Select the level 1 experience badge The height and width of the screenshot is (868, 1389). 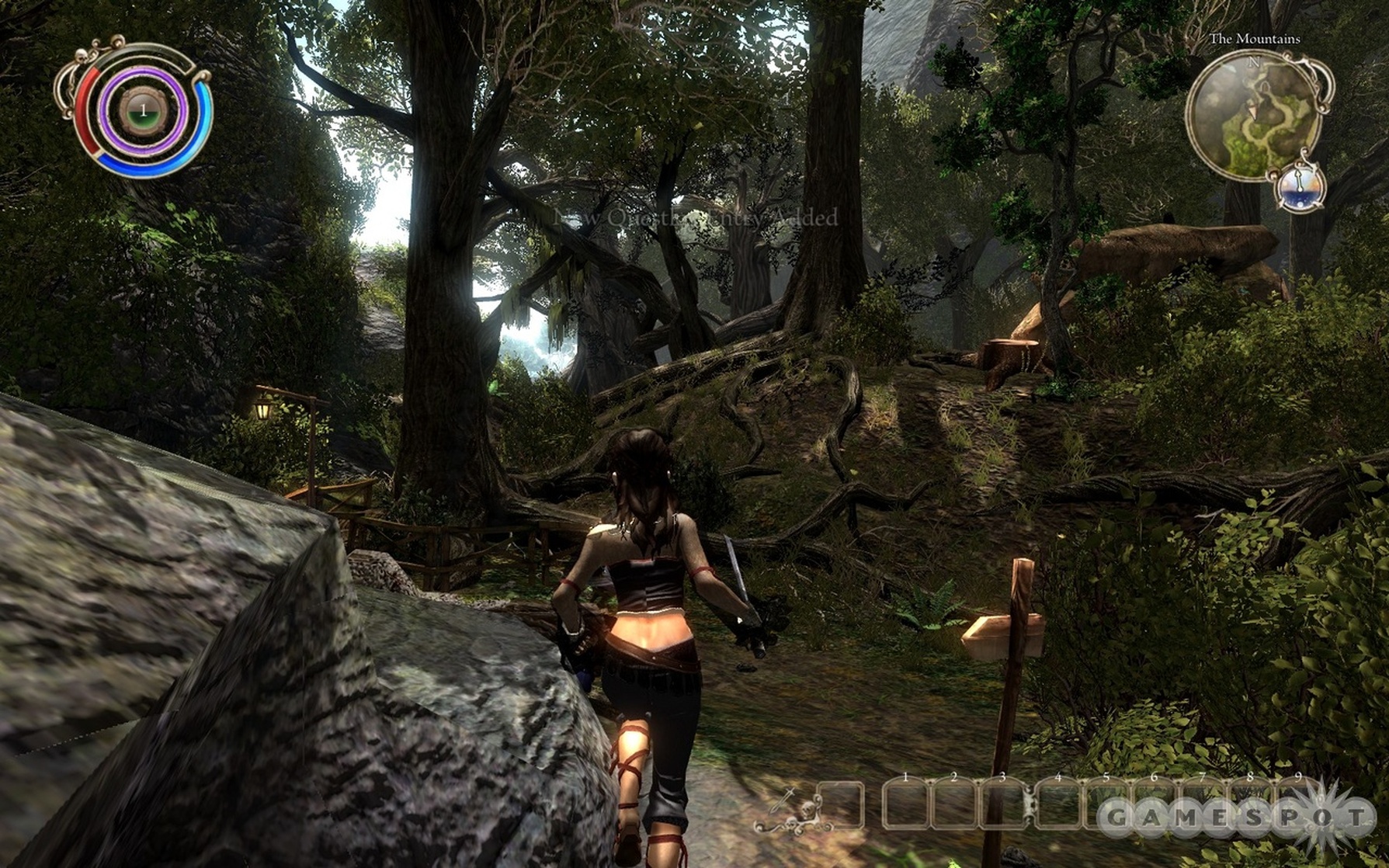pos(143,112)
